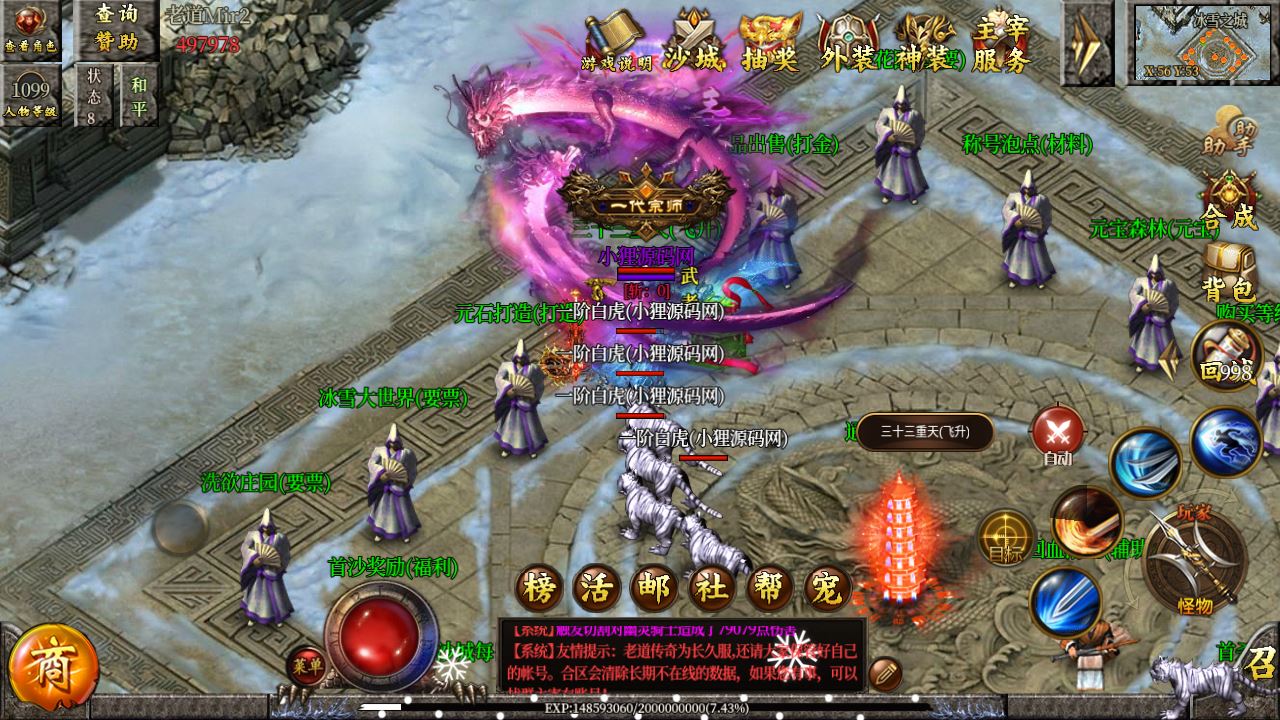Select the 目标 target lock button

1005,537
